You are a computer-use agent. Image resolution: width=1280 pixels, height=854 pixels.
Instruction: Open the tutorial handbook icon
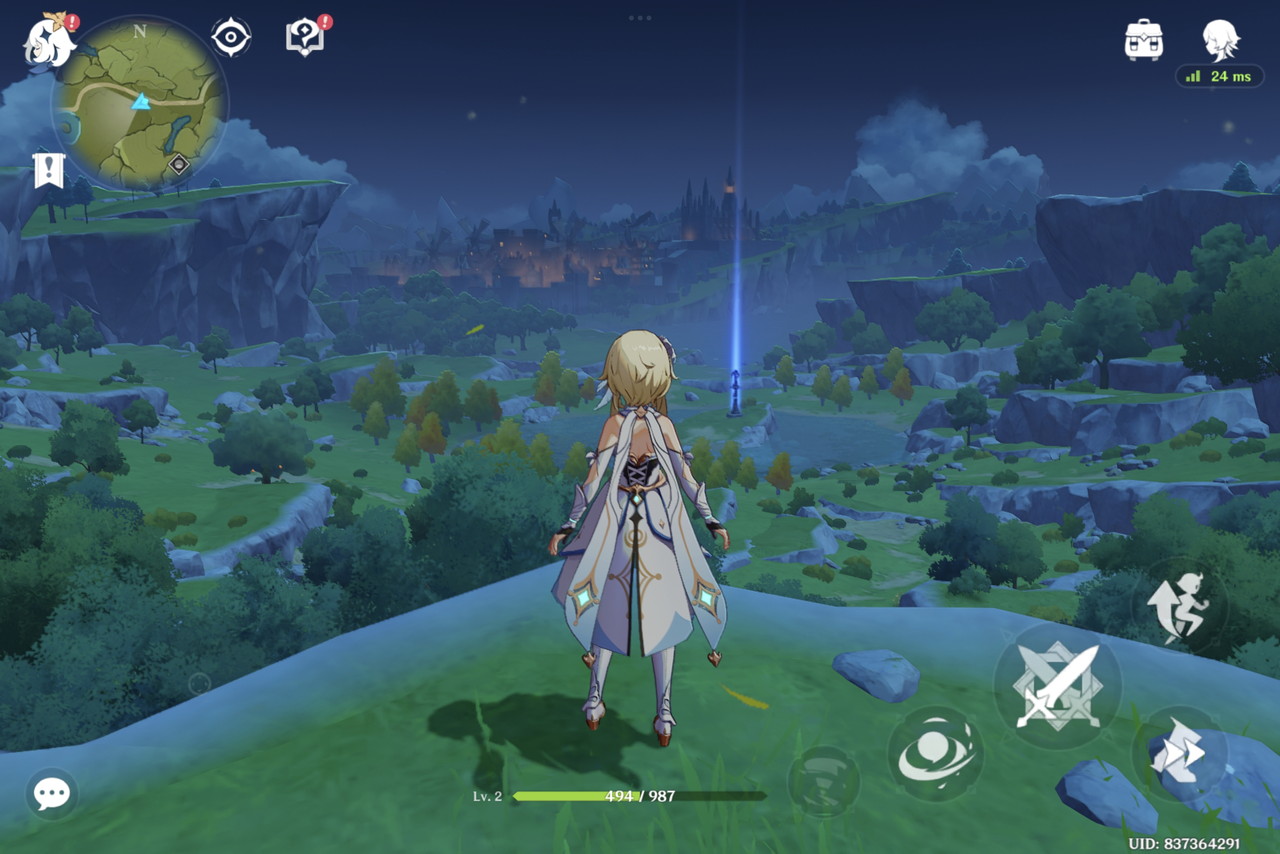[x=304, y=38]
